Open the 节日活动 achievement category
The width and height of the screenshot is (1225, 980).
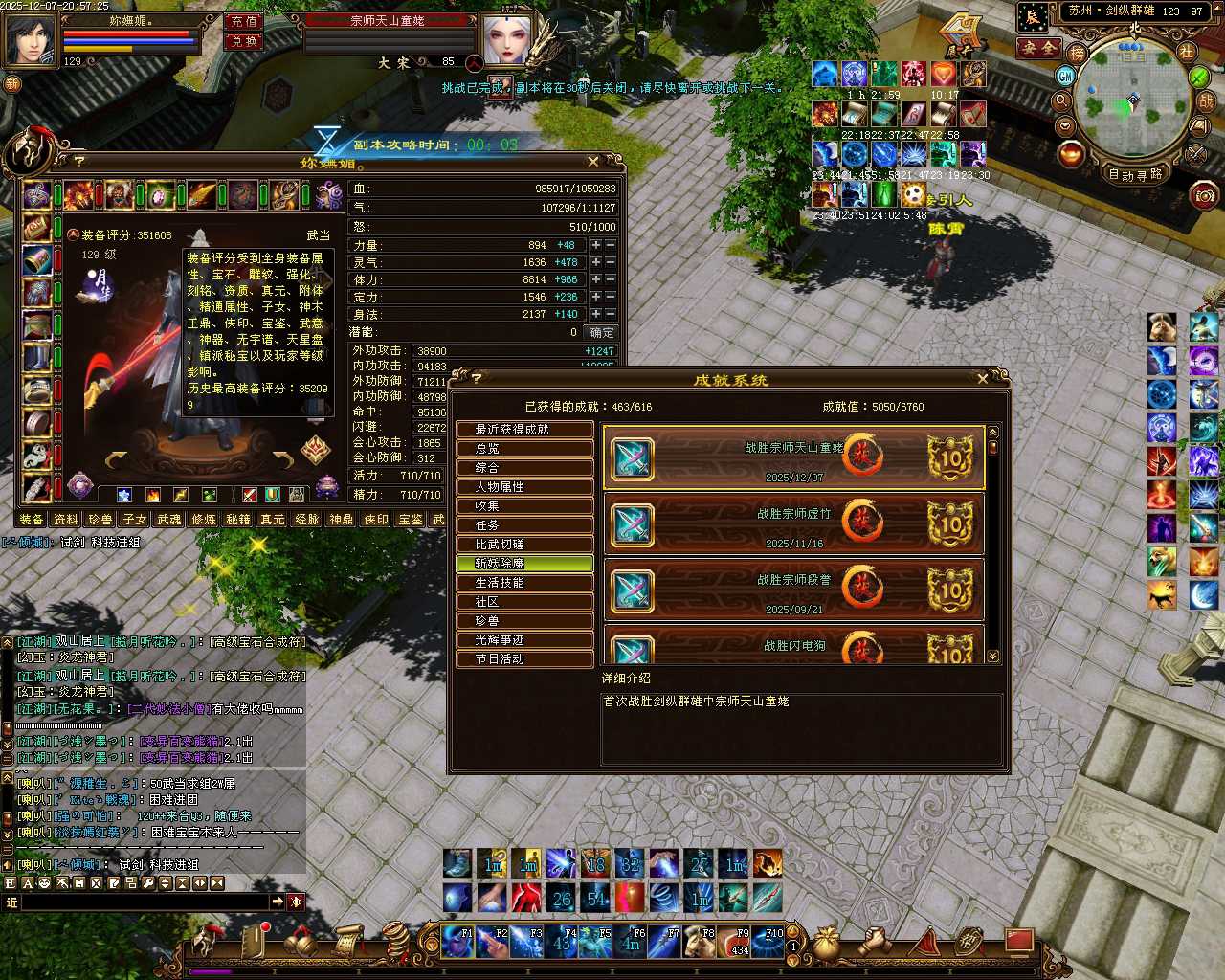pyautogui.click(x=523, y=659)
